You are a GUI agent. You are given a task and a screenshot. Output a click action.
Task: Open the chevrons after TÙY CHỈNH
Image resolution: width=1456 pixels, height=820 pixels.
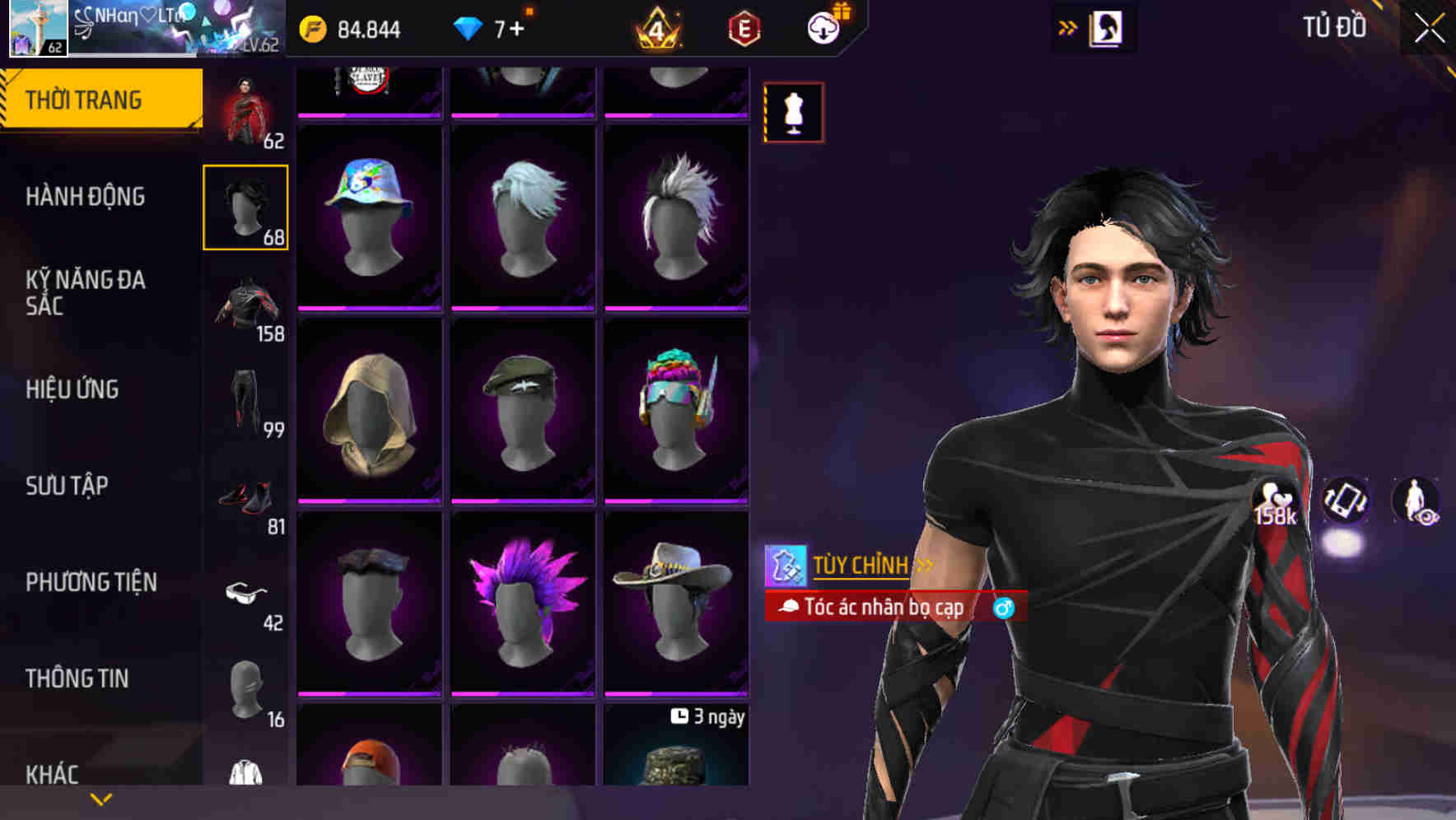[922, 566]
